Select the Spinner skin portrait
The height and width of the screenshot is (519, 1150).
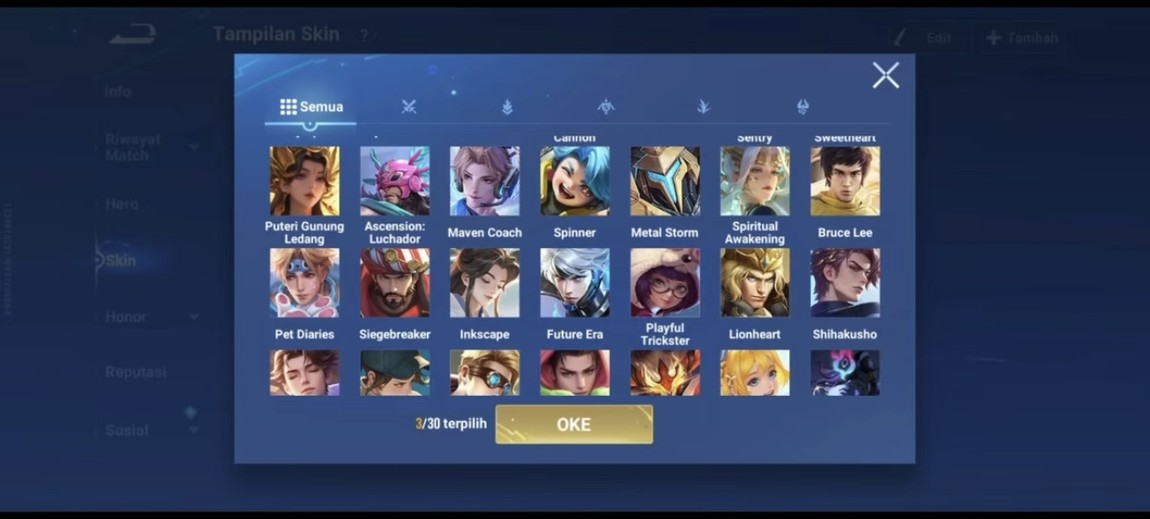point(575,181)
